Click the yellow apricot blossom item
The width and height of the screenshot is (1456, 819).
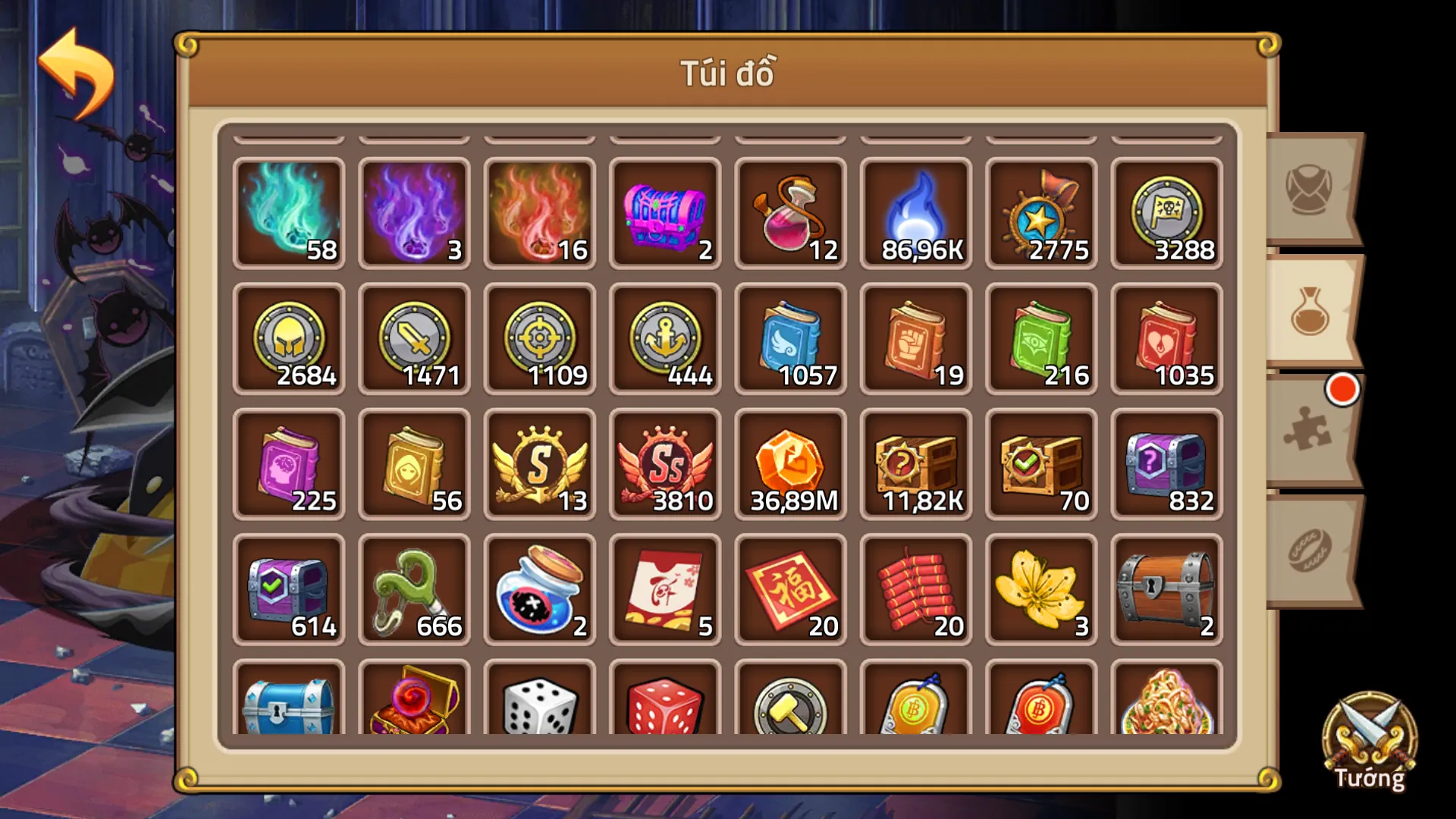coord(1040,589)
